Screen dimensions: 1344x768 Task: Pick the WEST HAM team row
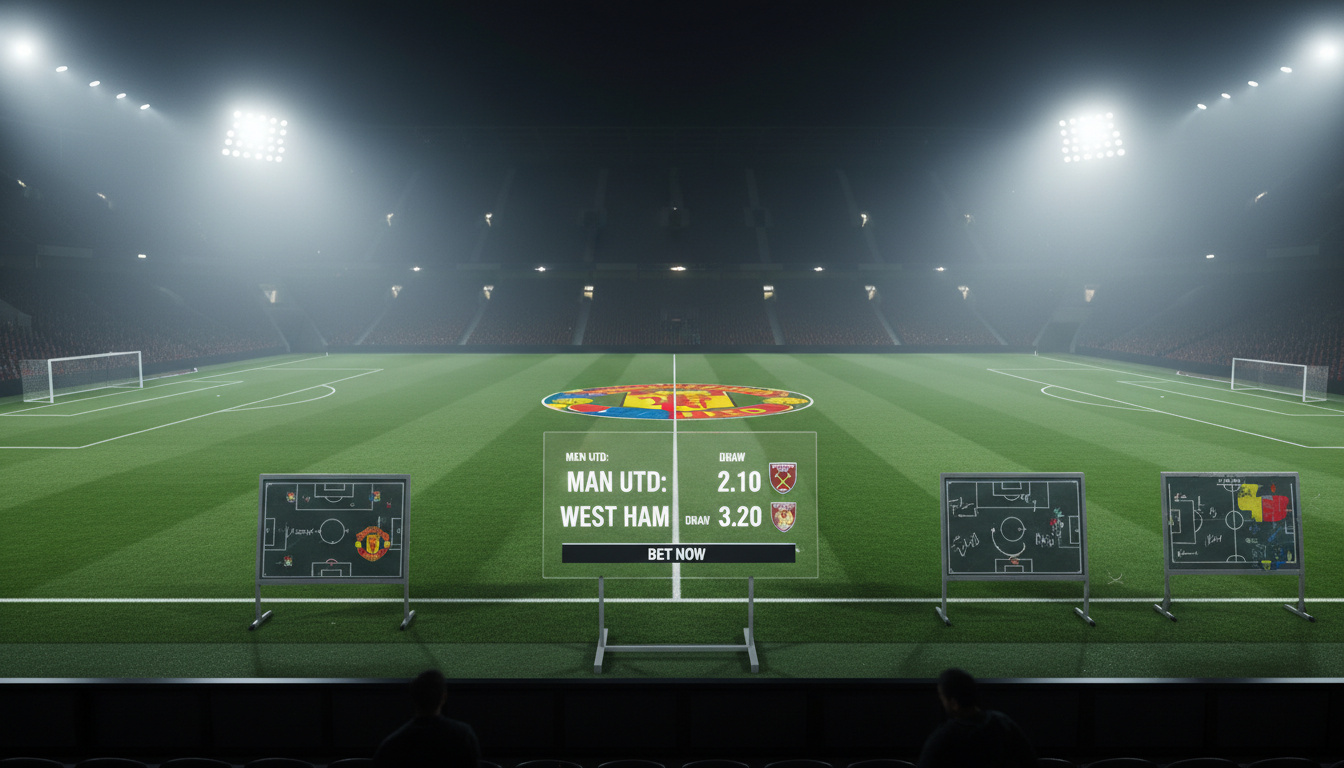tap(614, 517)
